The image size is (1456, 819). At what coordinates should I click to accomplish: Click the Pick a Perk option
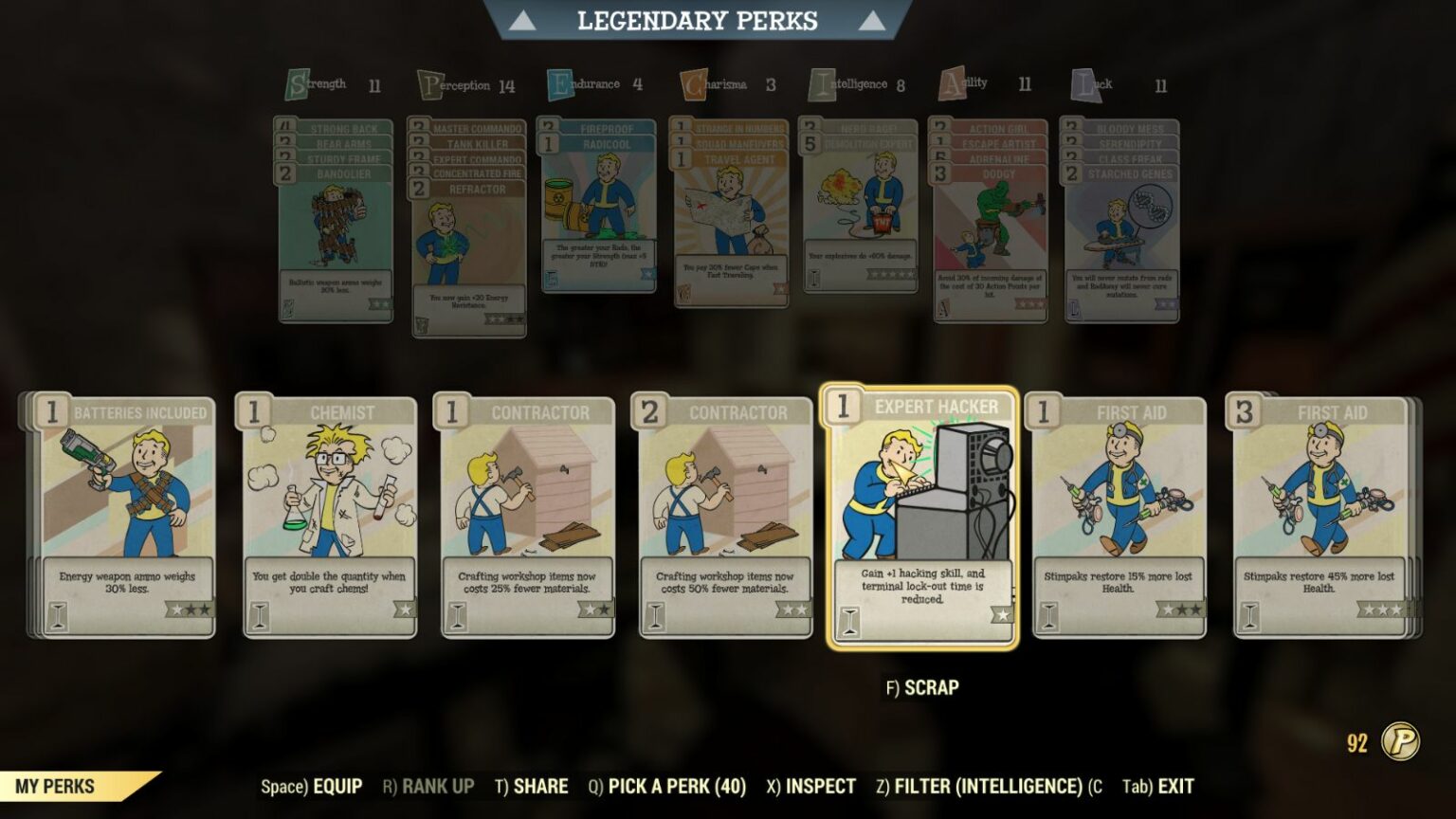675,786
